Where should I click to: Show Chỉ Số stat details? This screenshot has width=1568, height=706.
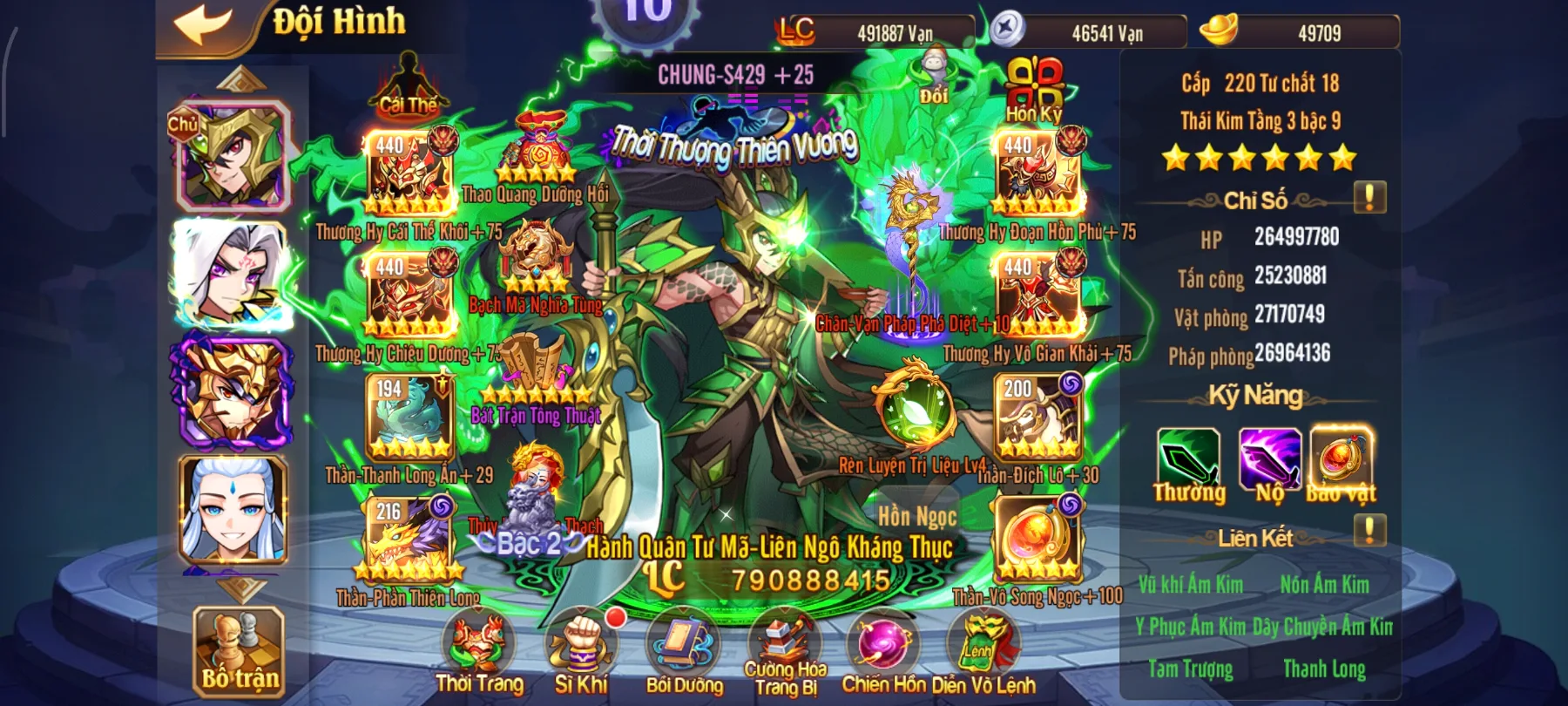[x=1369, y=198]
